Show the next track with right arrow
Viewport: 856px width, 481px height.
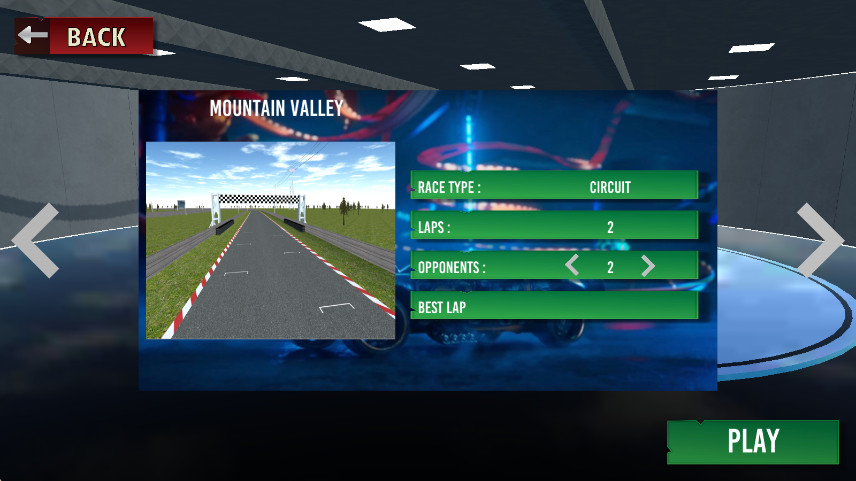[x=820, y=240]
